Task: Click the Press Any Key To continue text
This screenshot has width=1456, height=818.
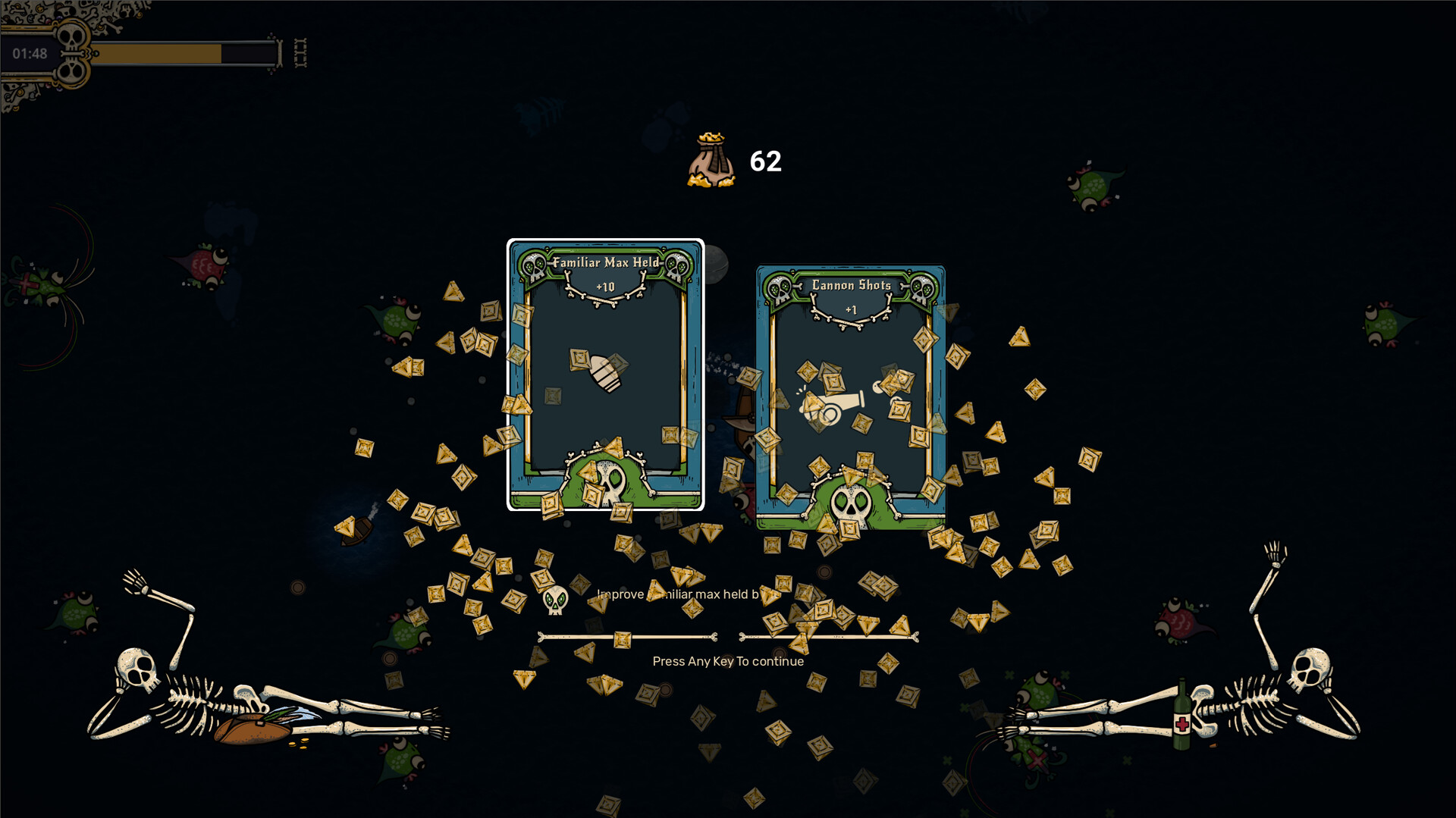Action: (x=727, y=661)
